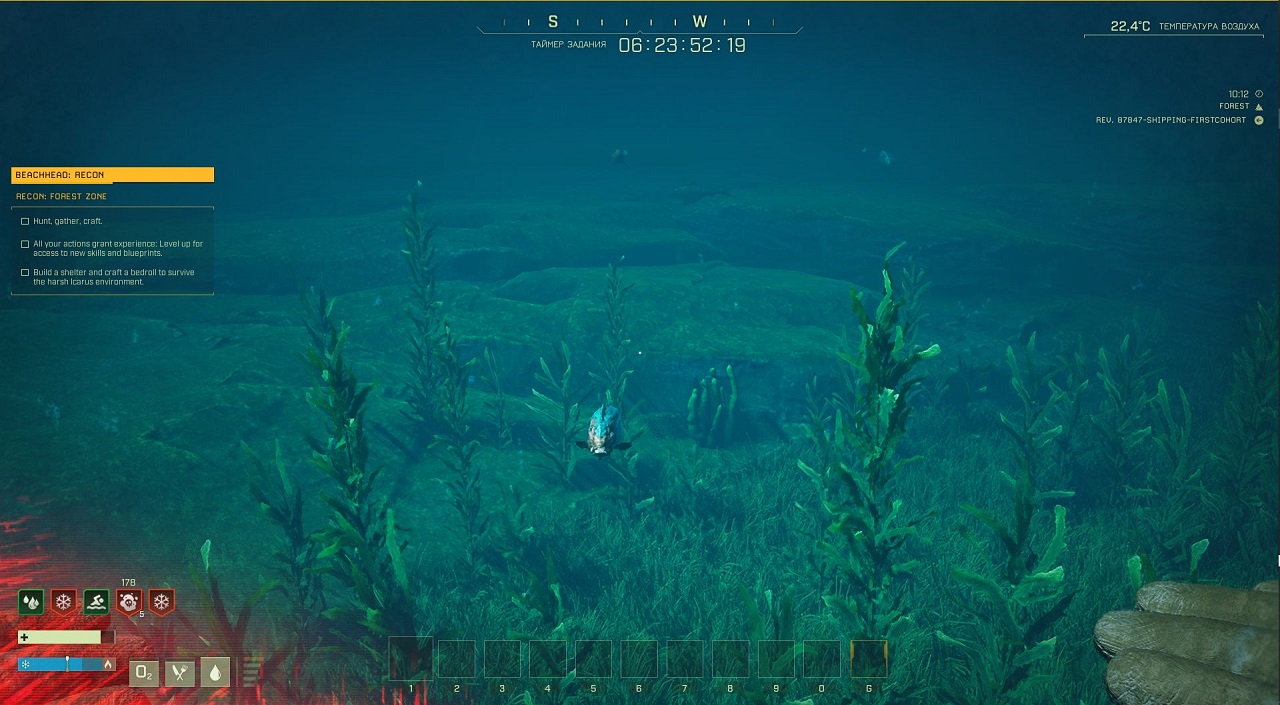1280x705 pixels.
Task: Check the level up for skills objective
Action: tap(25, 244)
